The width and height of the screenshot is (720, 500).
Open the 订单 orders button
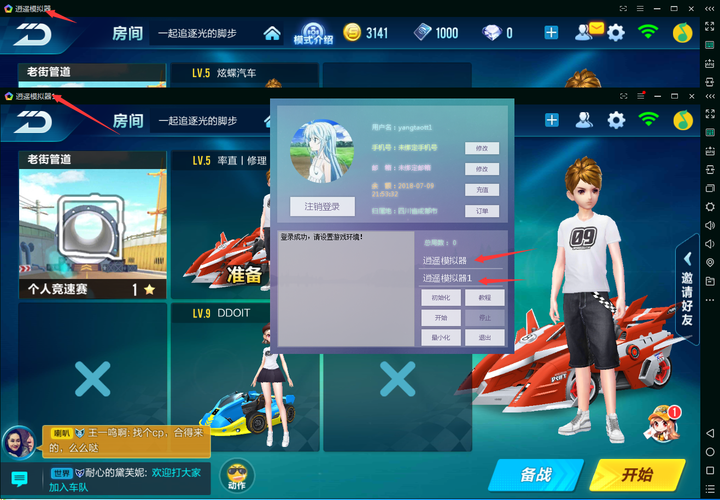pos(481,211)
